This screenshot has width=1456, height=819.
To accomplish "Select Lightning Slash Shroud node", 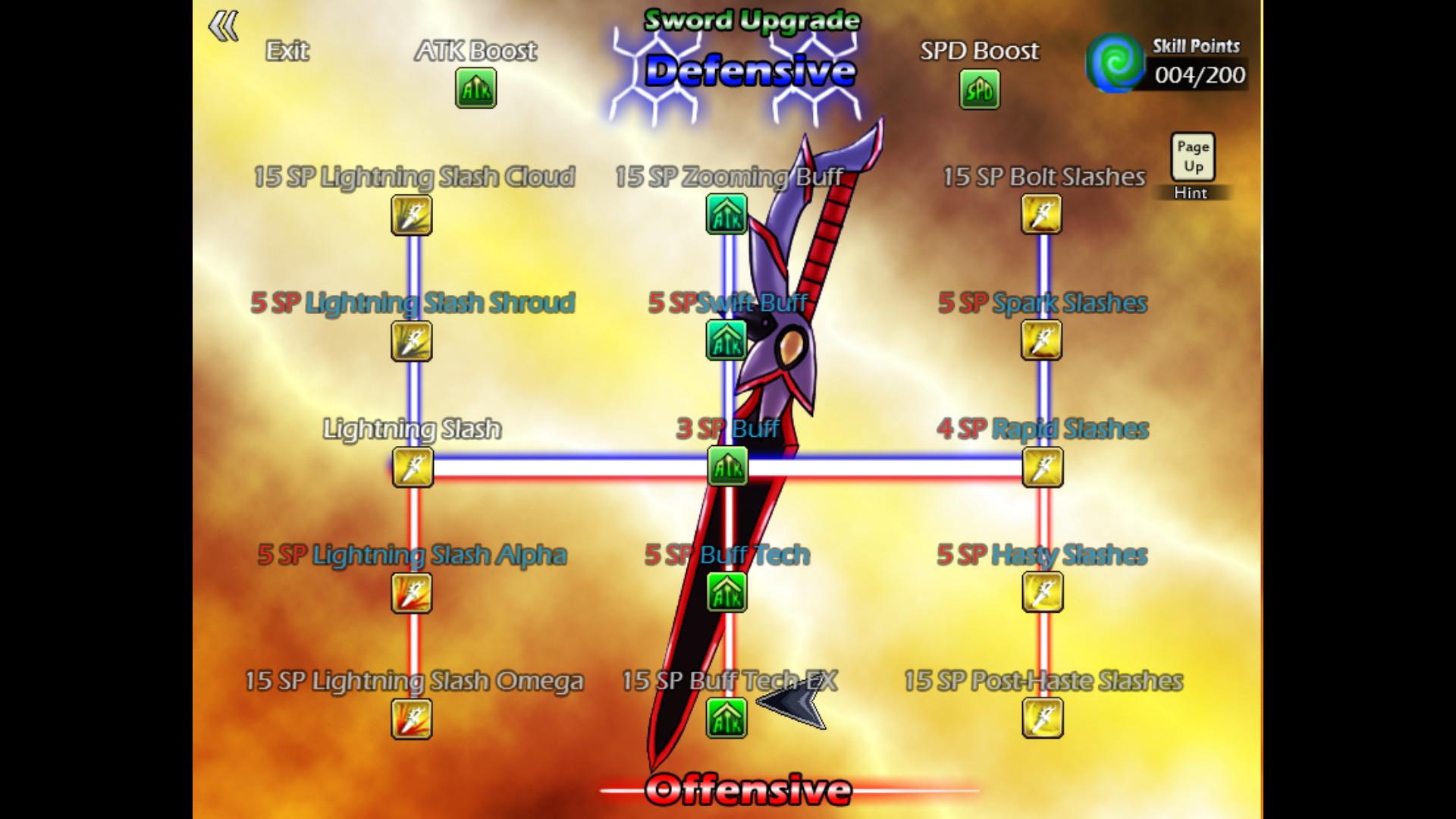I will pyautogui.click(x=410, y=342).
